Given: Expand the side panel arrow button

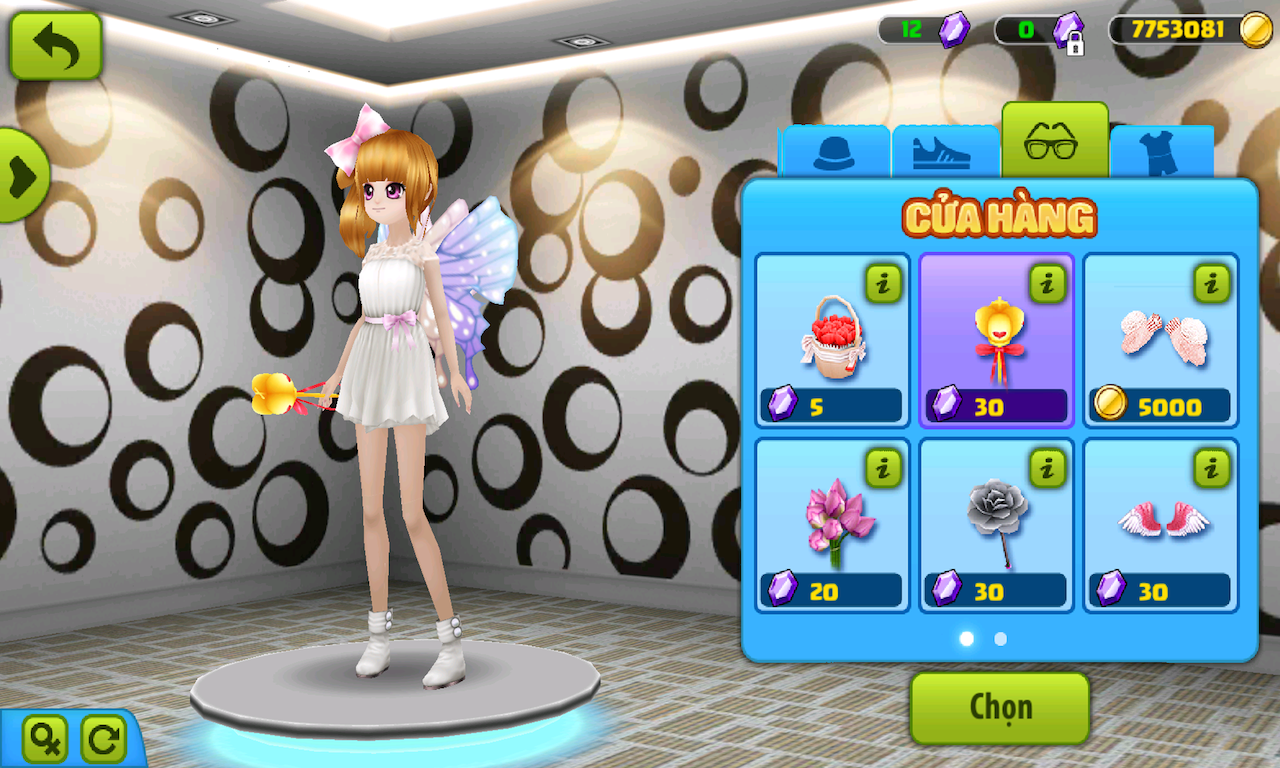Looking at the screenshot, I should point(22,176).
